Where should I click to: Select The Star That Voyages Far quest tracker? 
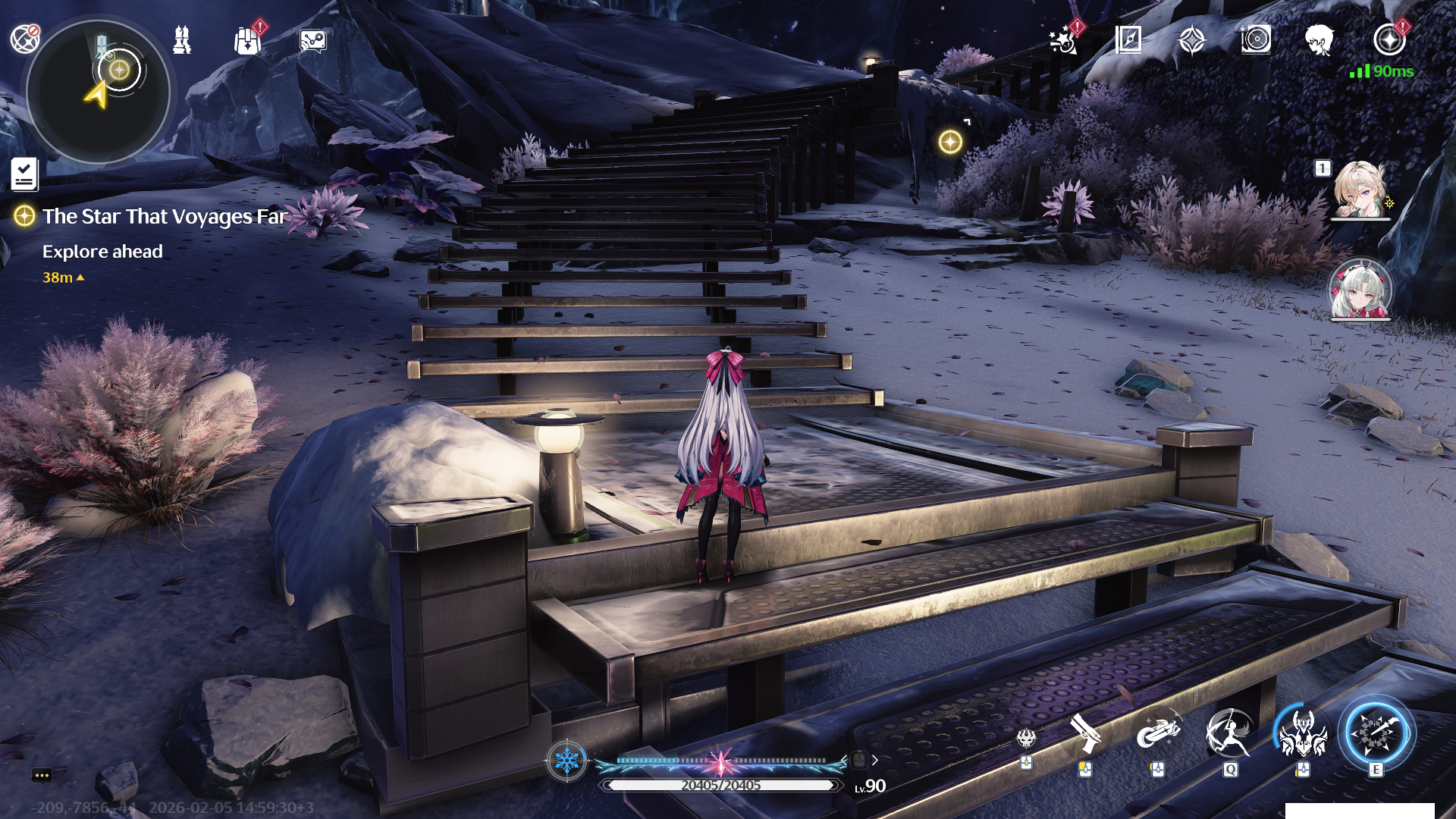pyautogui.click(x=164, y=217)
